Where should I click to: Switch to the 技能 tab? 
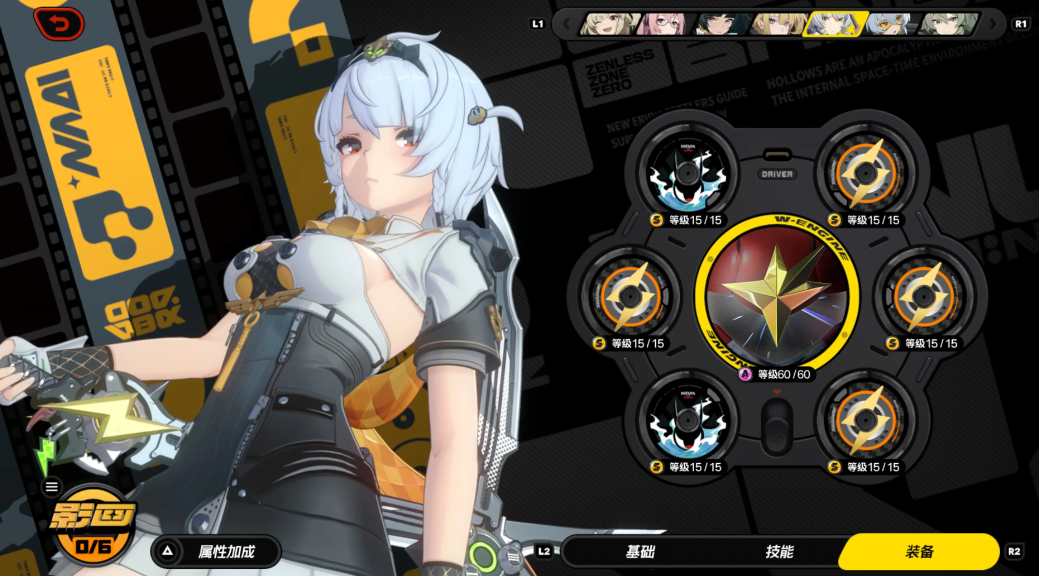[x=779, y=551]
